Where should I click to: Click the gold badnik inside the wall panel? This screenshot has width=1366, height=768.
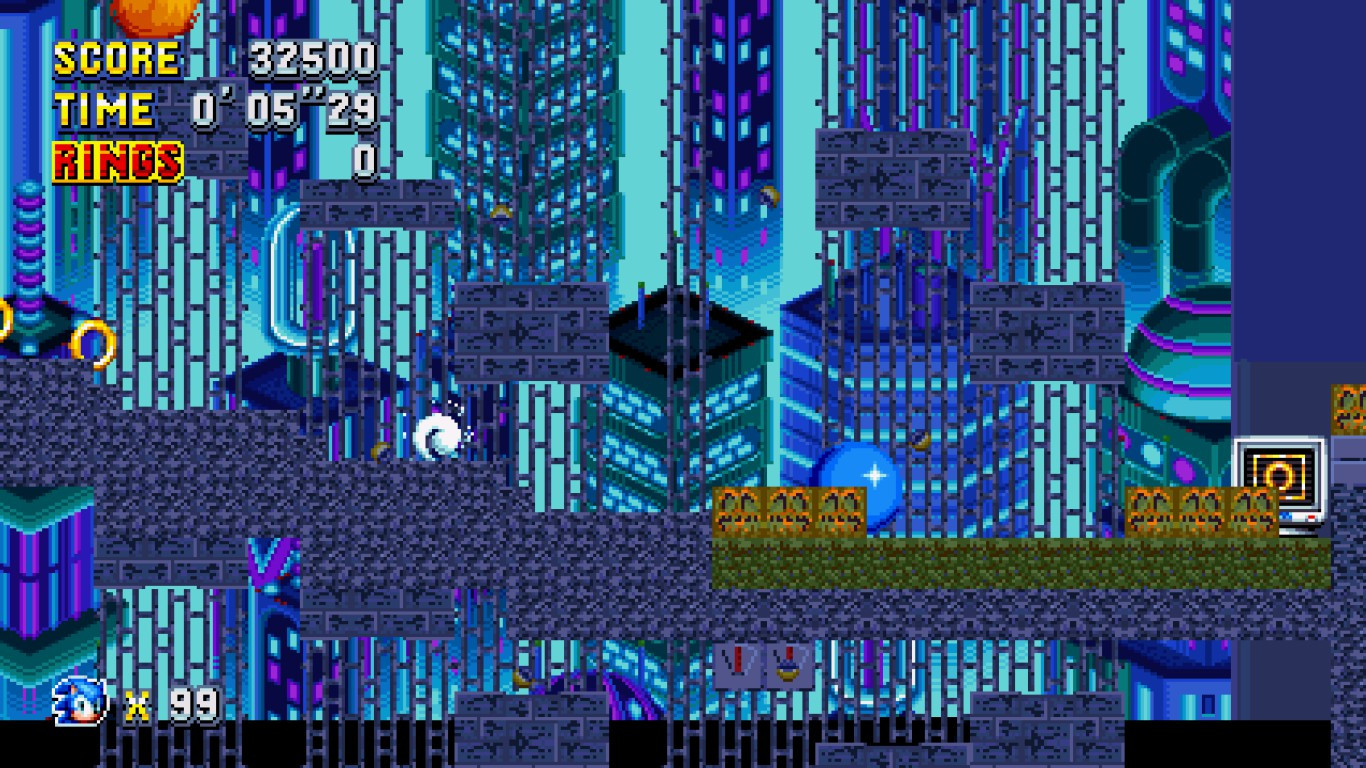click(788, 672)
